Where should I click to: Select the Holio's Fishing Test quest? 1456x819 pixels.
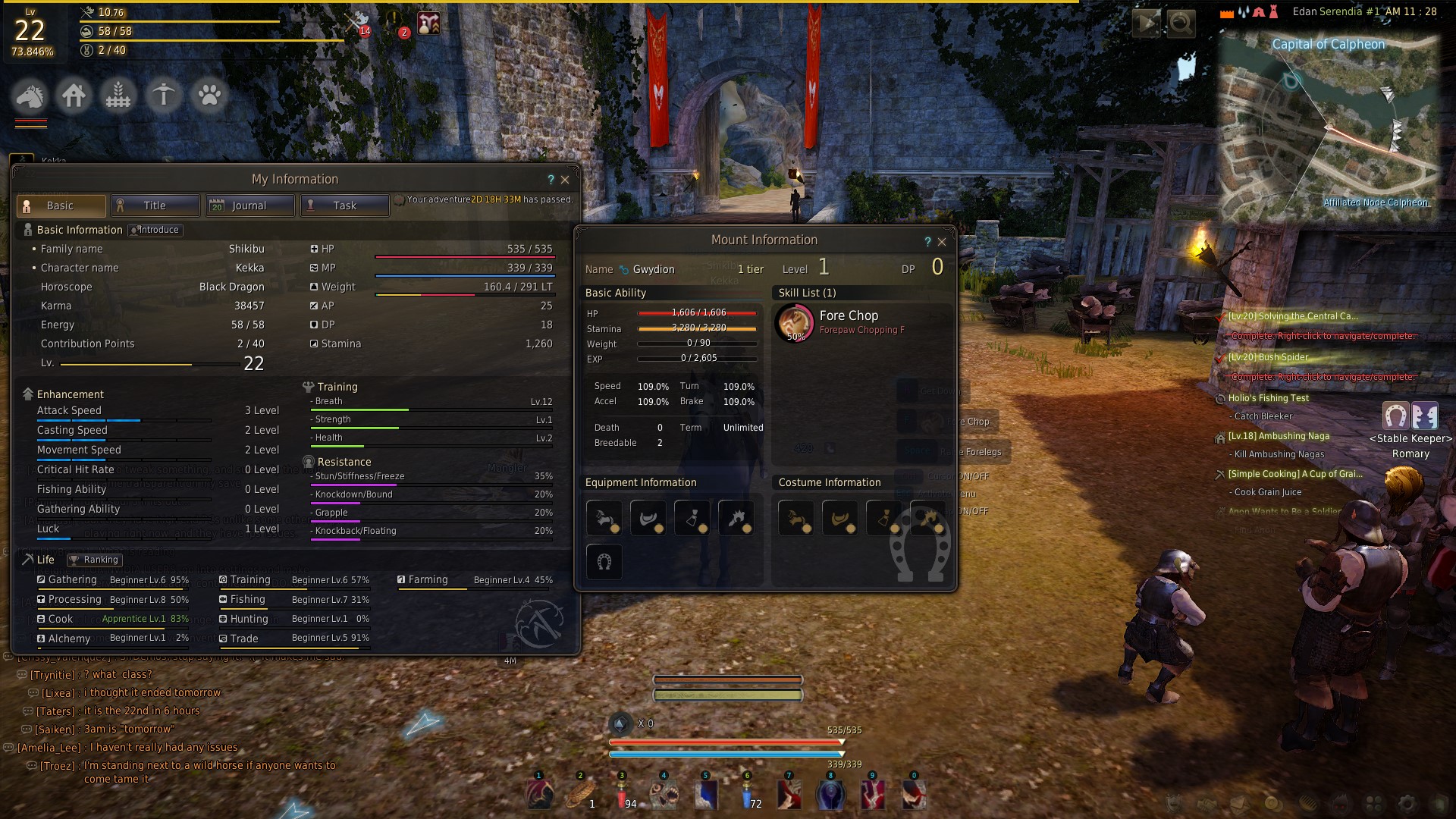(x=1268, y=398)
